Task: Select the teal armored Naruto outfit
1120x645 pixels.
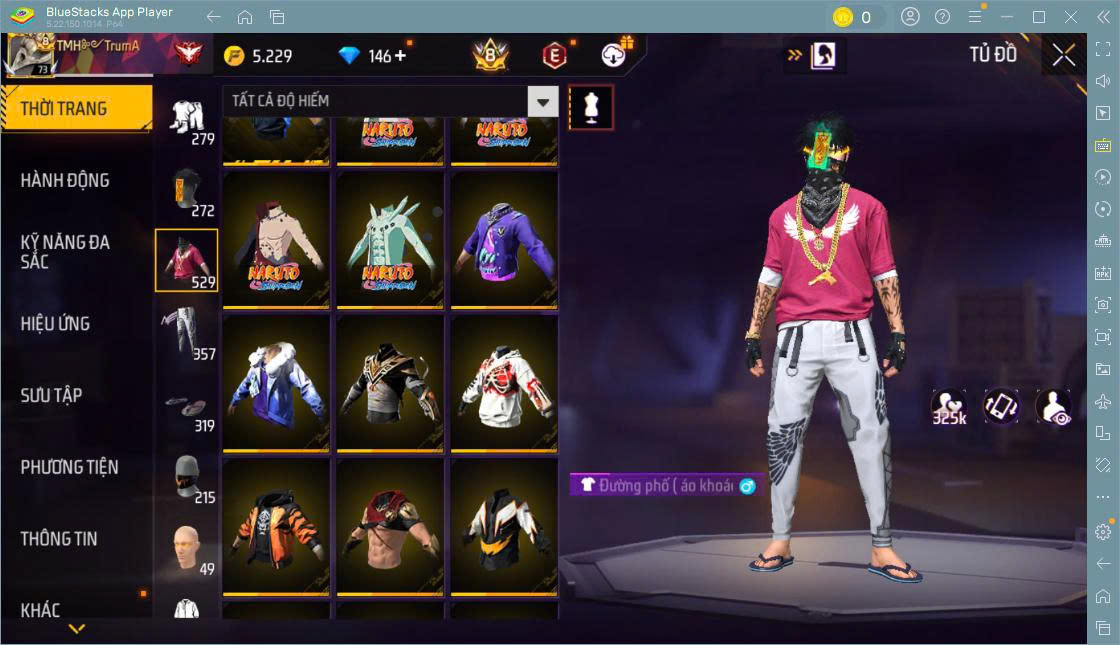Action: tap(390, 240)
